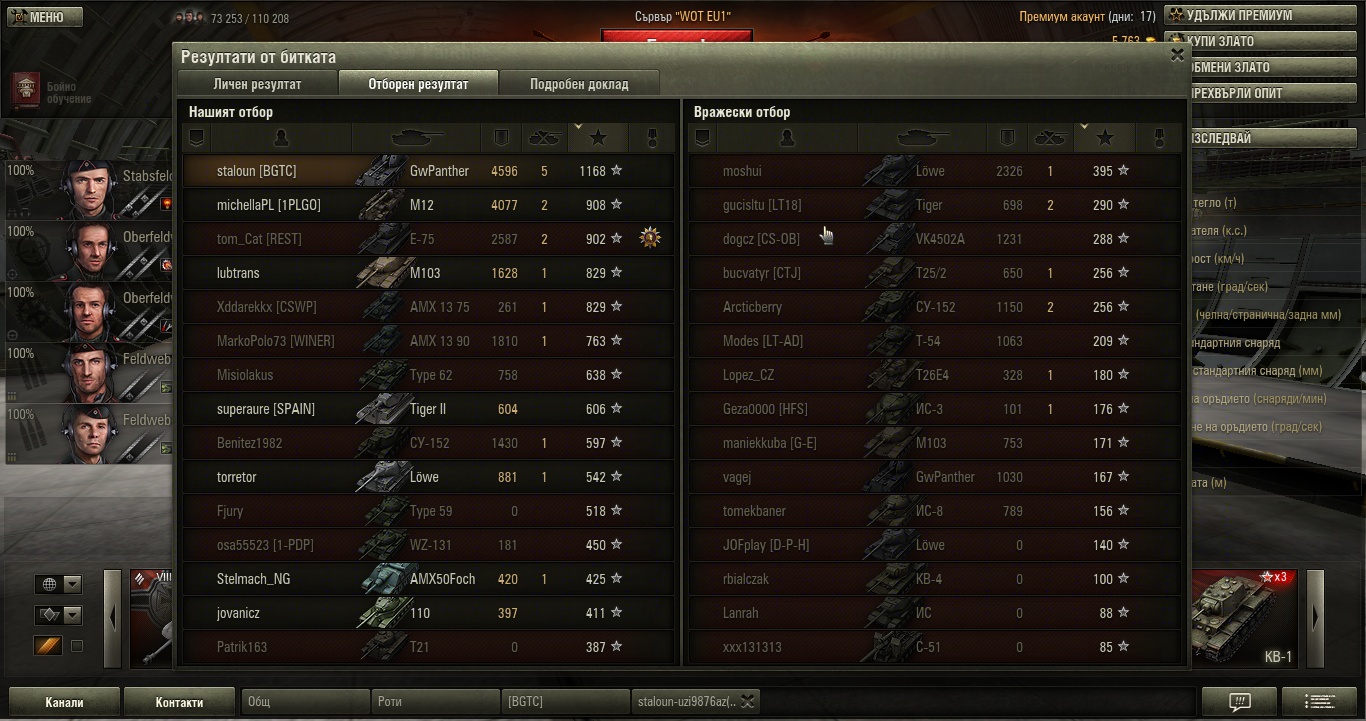This screenshot has width=1366, height=721.
Task: Open the Подробен доклад tab
Action: tap(579, 84)
